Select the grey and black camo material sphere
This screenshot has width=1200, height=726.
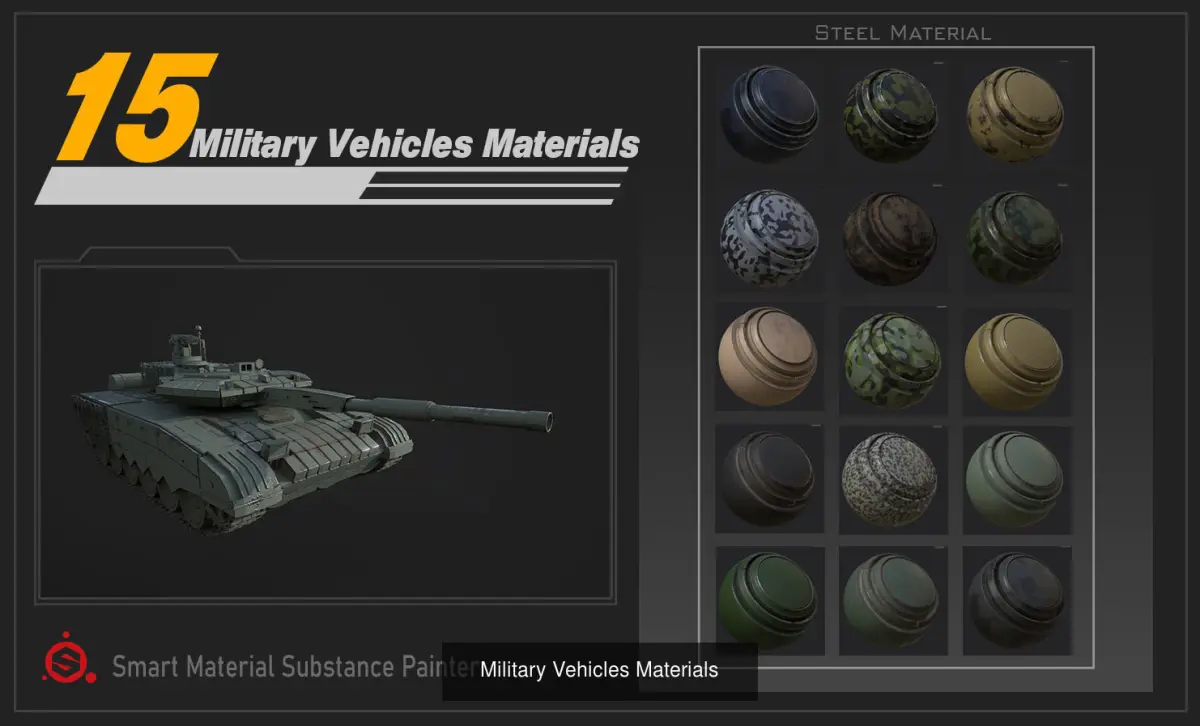click(769, 237)
